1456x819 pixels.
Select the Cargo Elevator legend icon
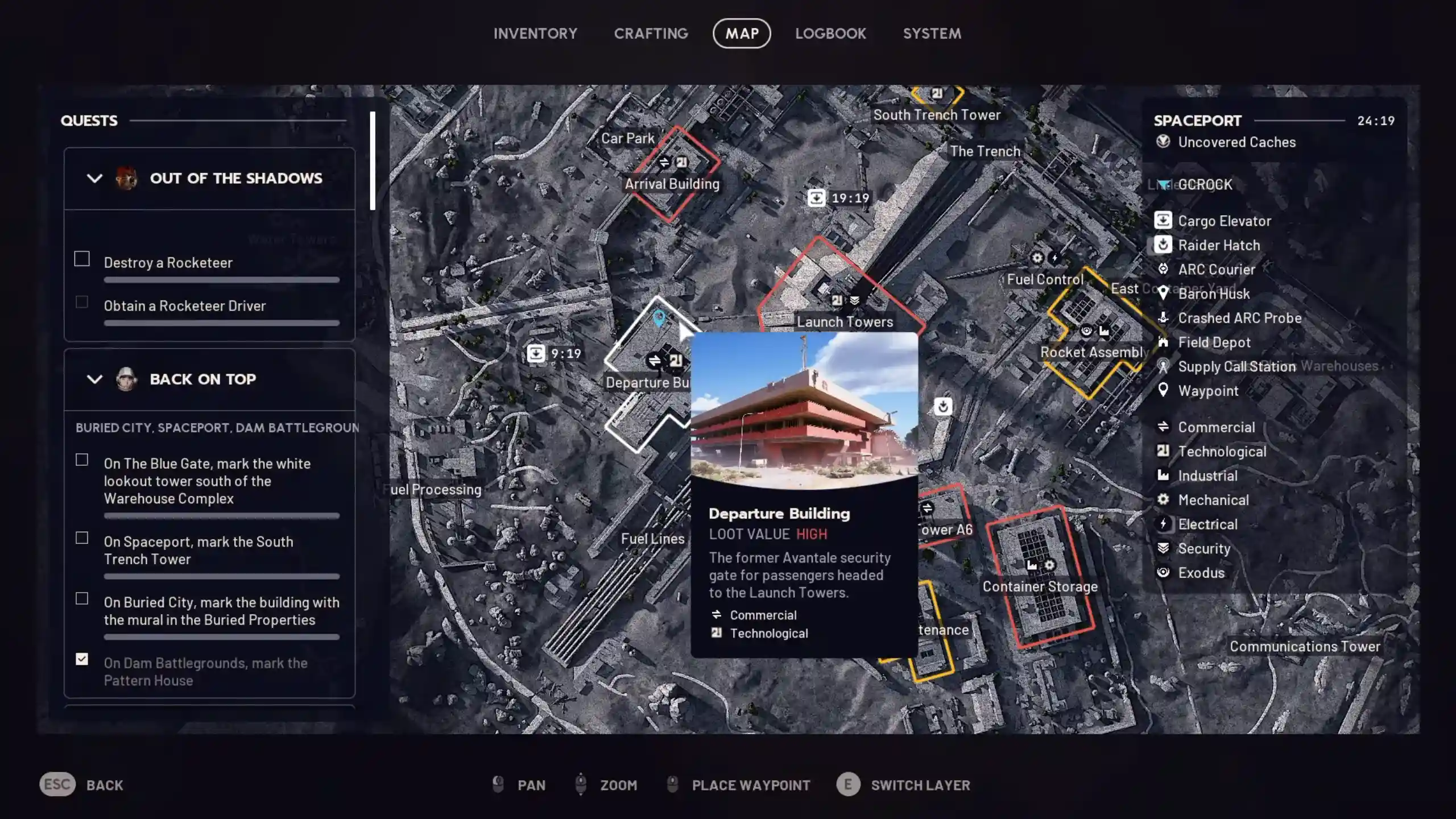[1164, 221]
